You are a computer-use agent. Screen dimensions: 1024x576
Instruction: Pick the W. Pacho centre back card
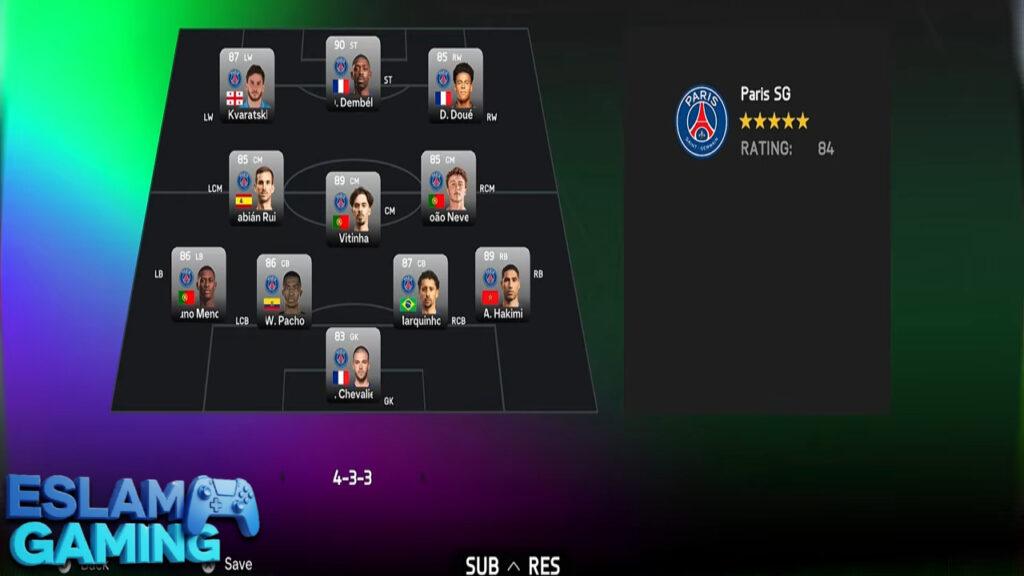(x=284, y=290)
